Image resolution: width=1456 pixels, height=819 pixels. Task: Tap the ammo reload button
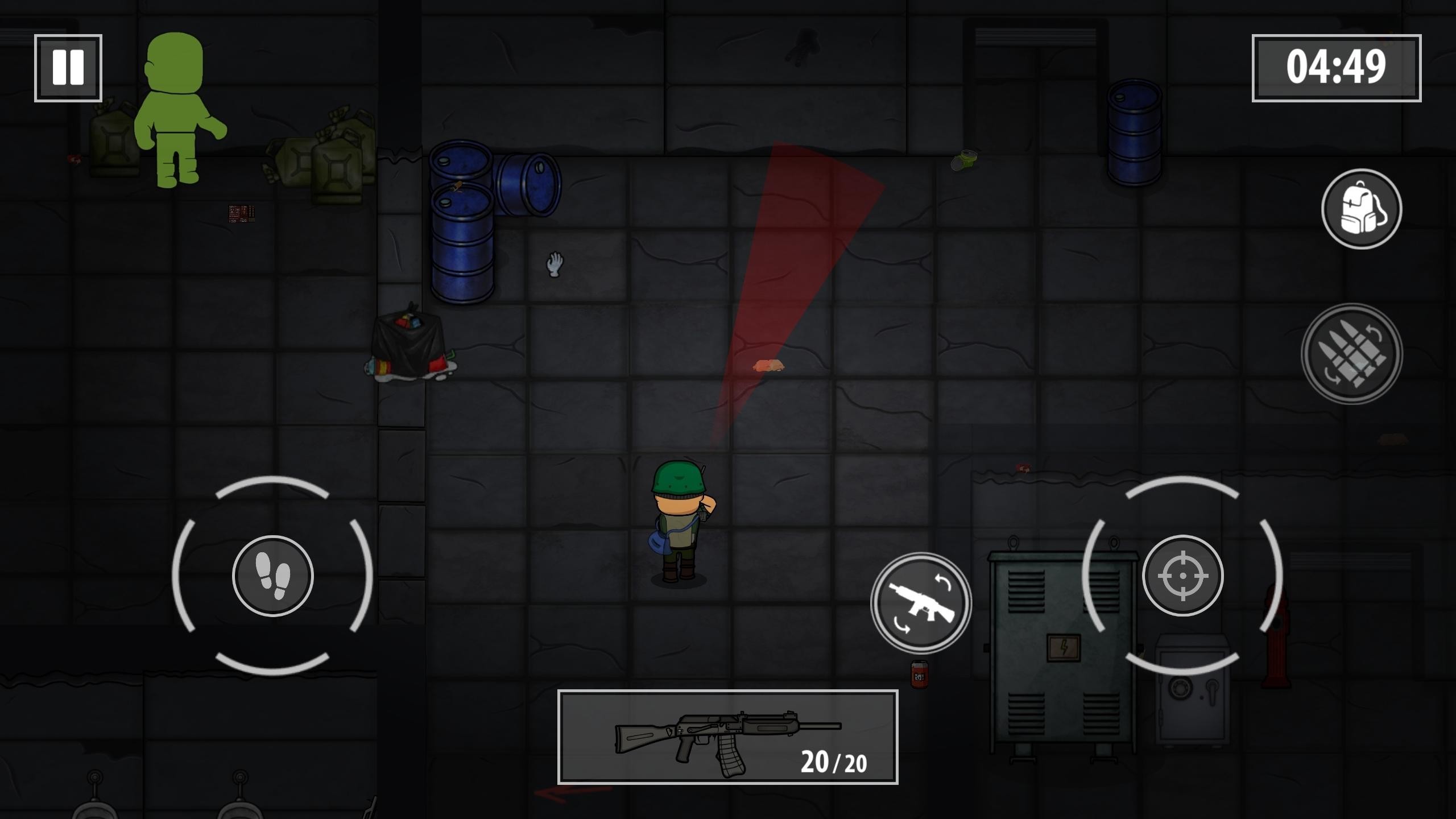click(x=1351, y=354)
